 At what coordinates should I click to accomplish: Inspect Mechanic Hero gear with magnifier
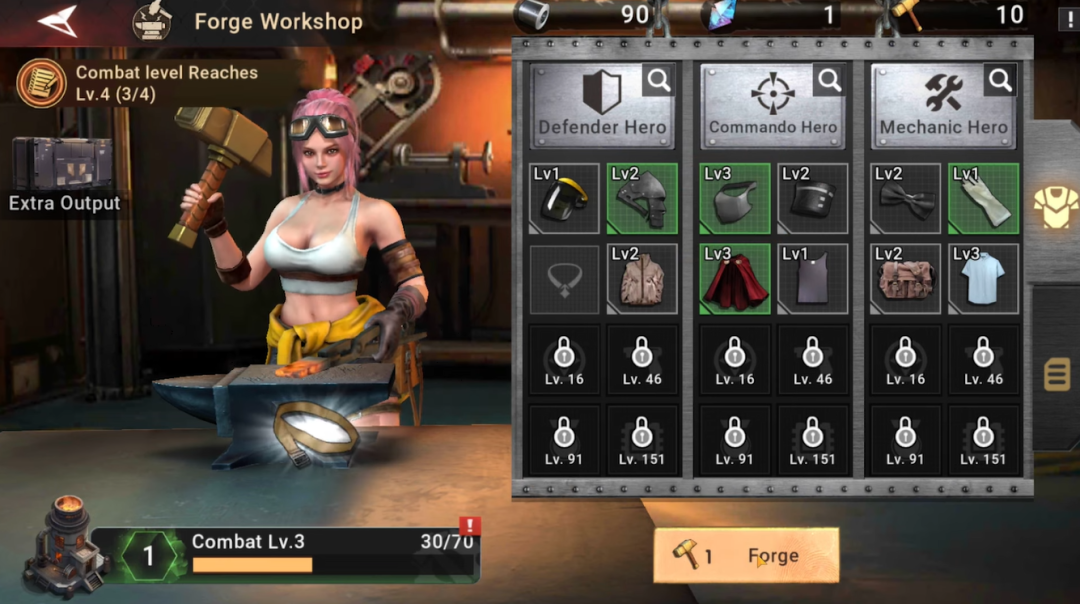click(1000, 80)
